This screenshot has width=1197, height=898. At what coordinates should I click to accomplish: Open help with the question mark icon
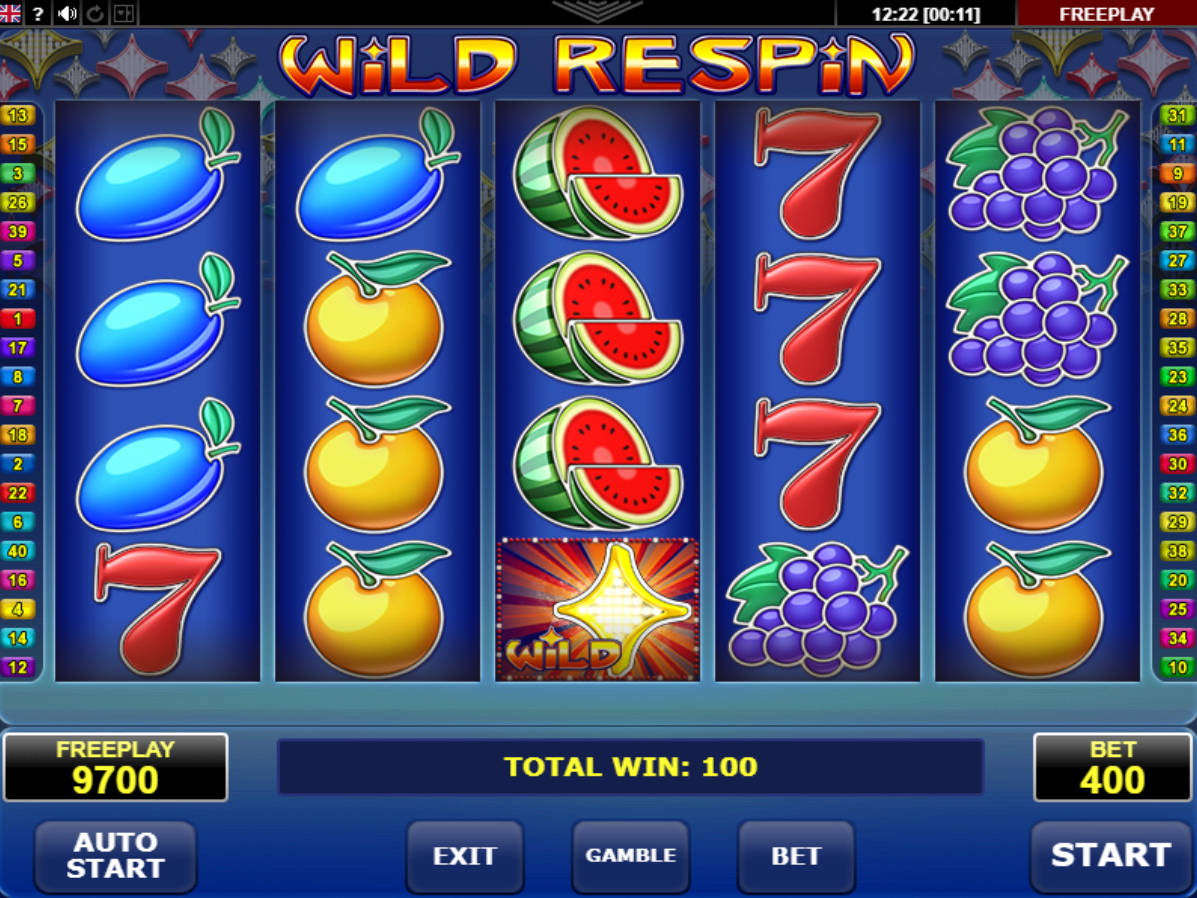[x=38, y=13]
